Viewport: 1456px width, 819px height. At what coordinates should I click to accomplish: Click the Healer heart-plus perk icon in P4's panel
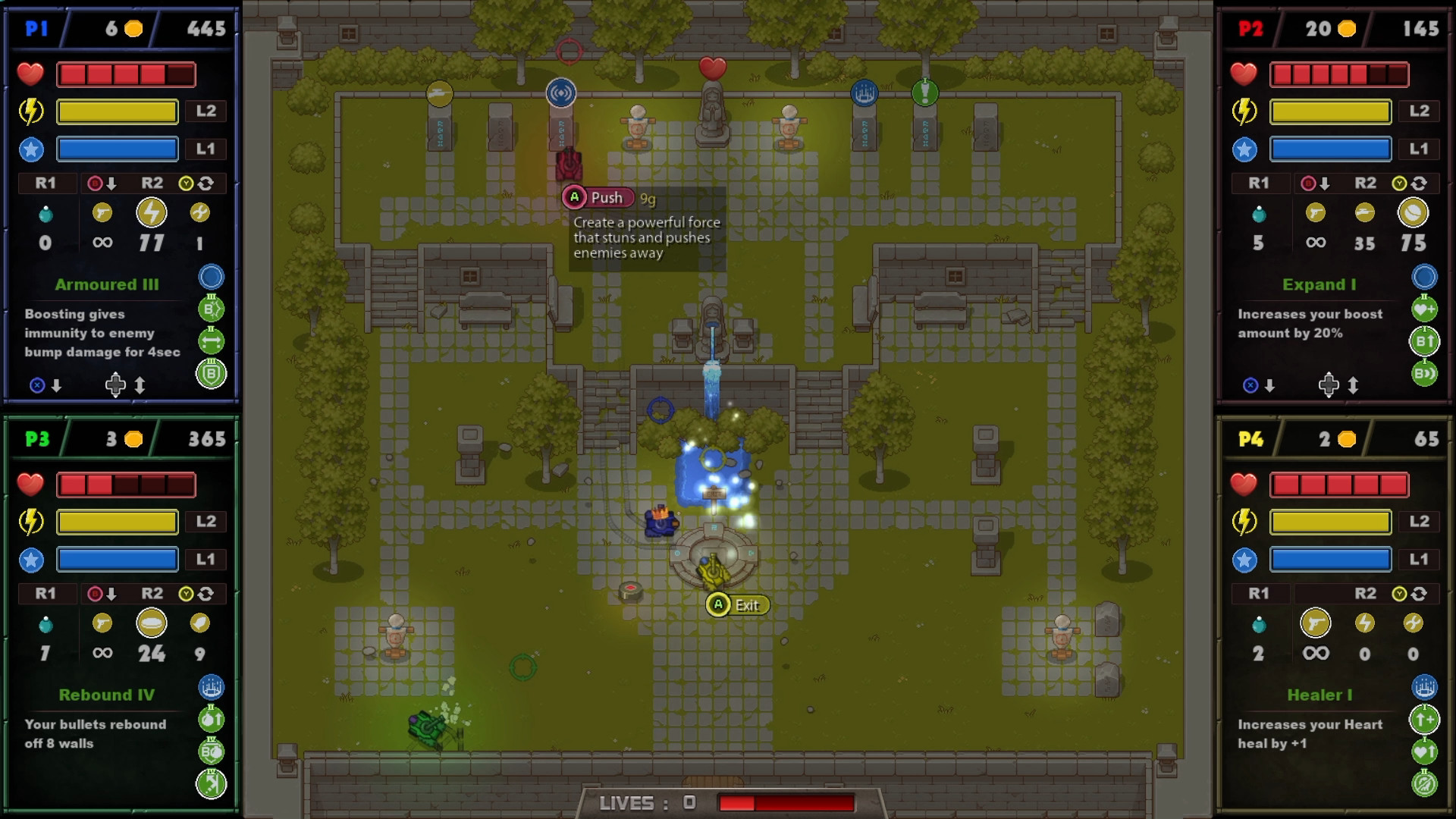(x=1423, y=750)
